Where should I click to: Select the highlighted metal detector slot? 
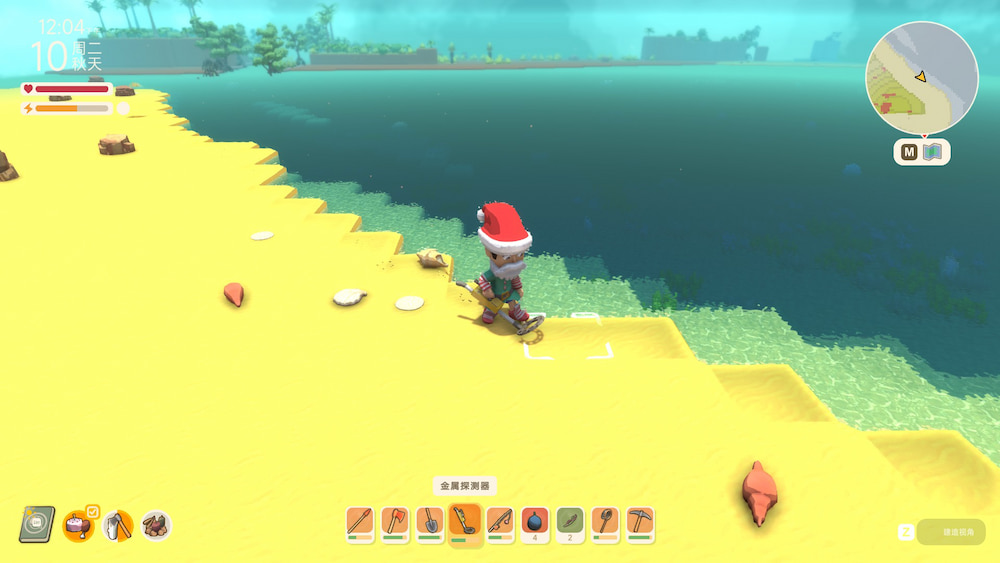[465, 522]
